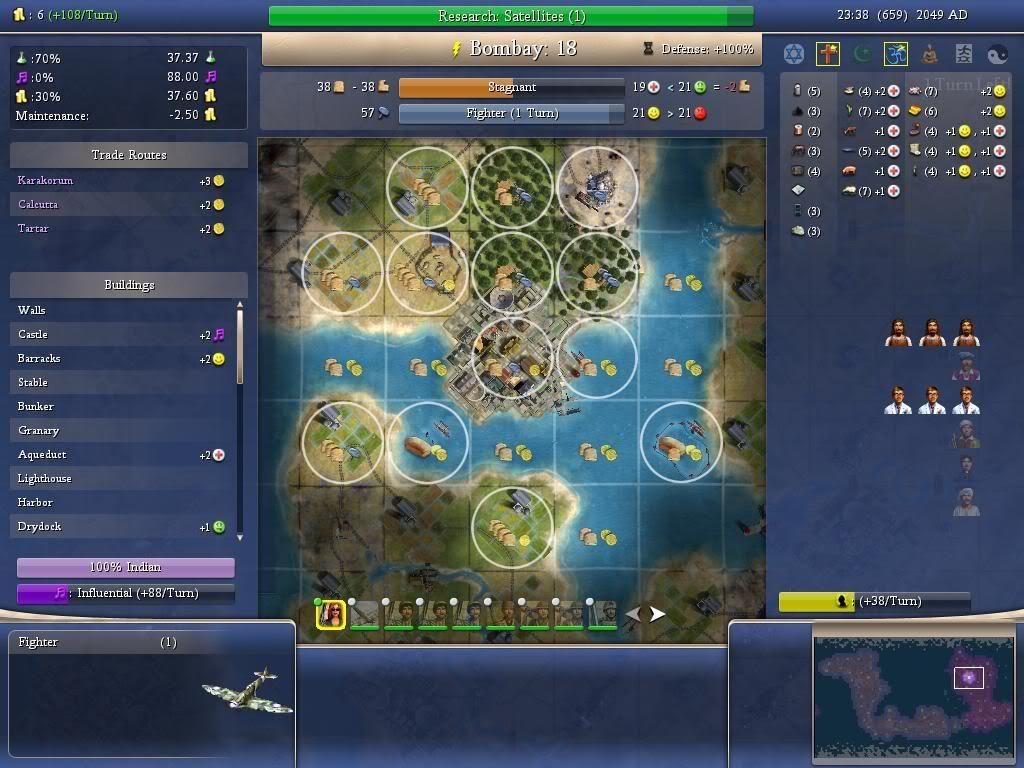This screenshot has width=1024, height=768.
Task: Select the highlighted red-haired unit portrait
Action: tap(331, 614)
